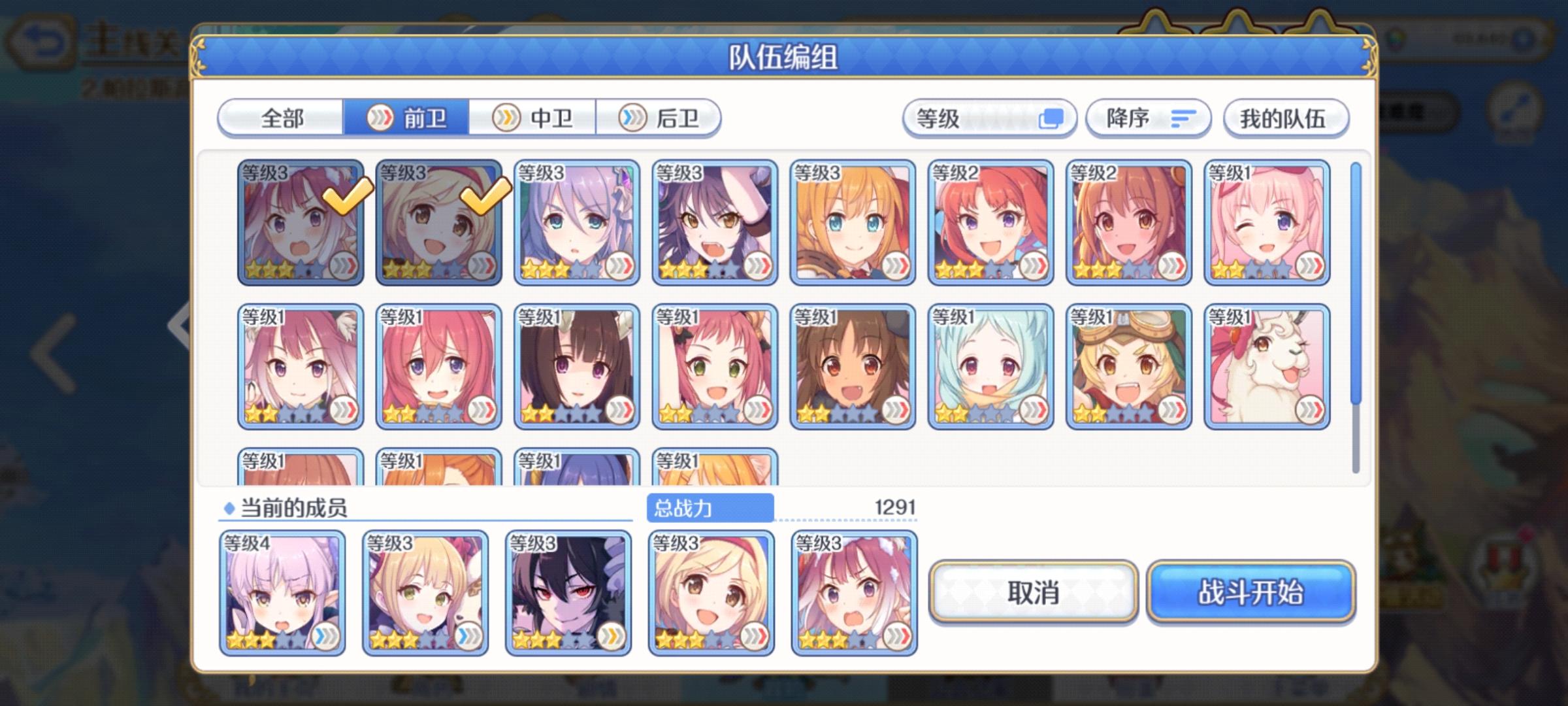This screenshot has width=1568, height=706.
Task: Click the sort criteria icon inside 等级 button
Action: 1052,118
